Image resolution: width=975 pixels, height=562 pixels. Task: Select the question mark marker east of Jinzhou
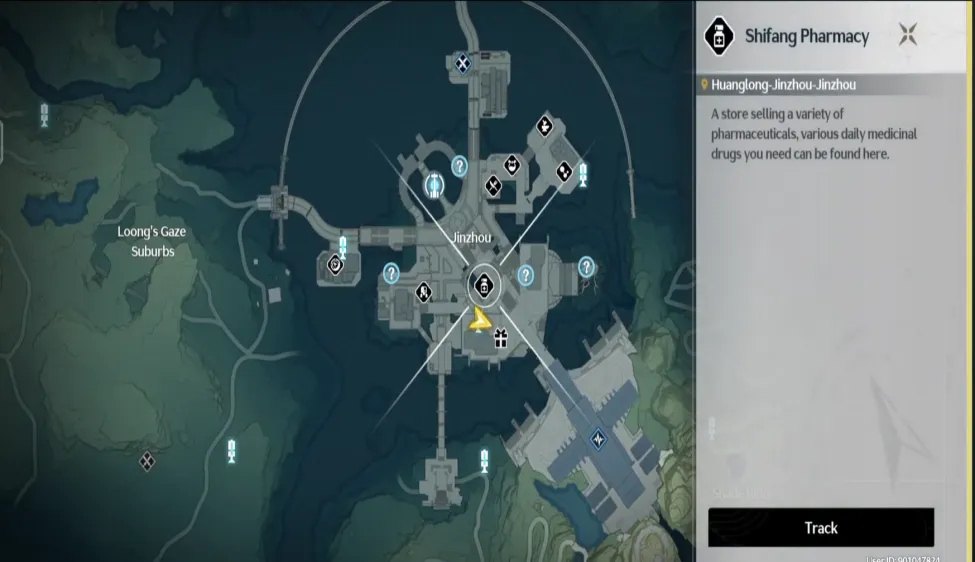point(586,267)
